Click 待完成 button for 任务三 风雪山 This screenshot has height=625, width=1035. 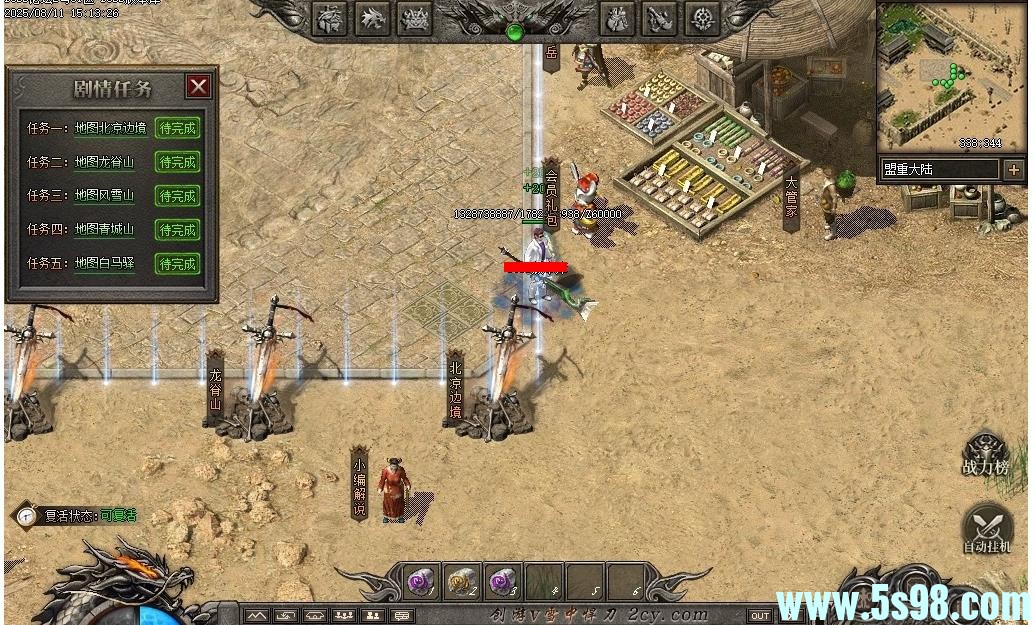(x=178, y=196)
